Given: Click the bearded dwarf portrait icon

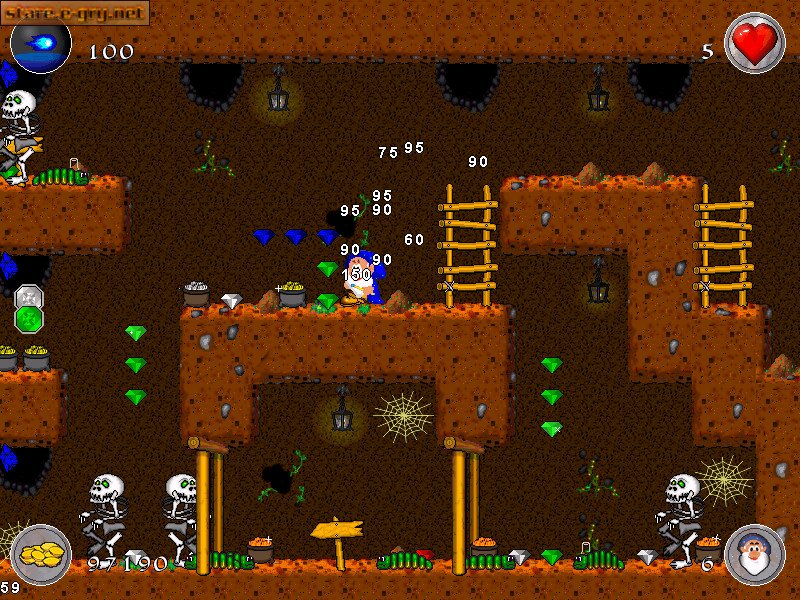Looking at the screenshot, I should click(754, 554).
